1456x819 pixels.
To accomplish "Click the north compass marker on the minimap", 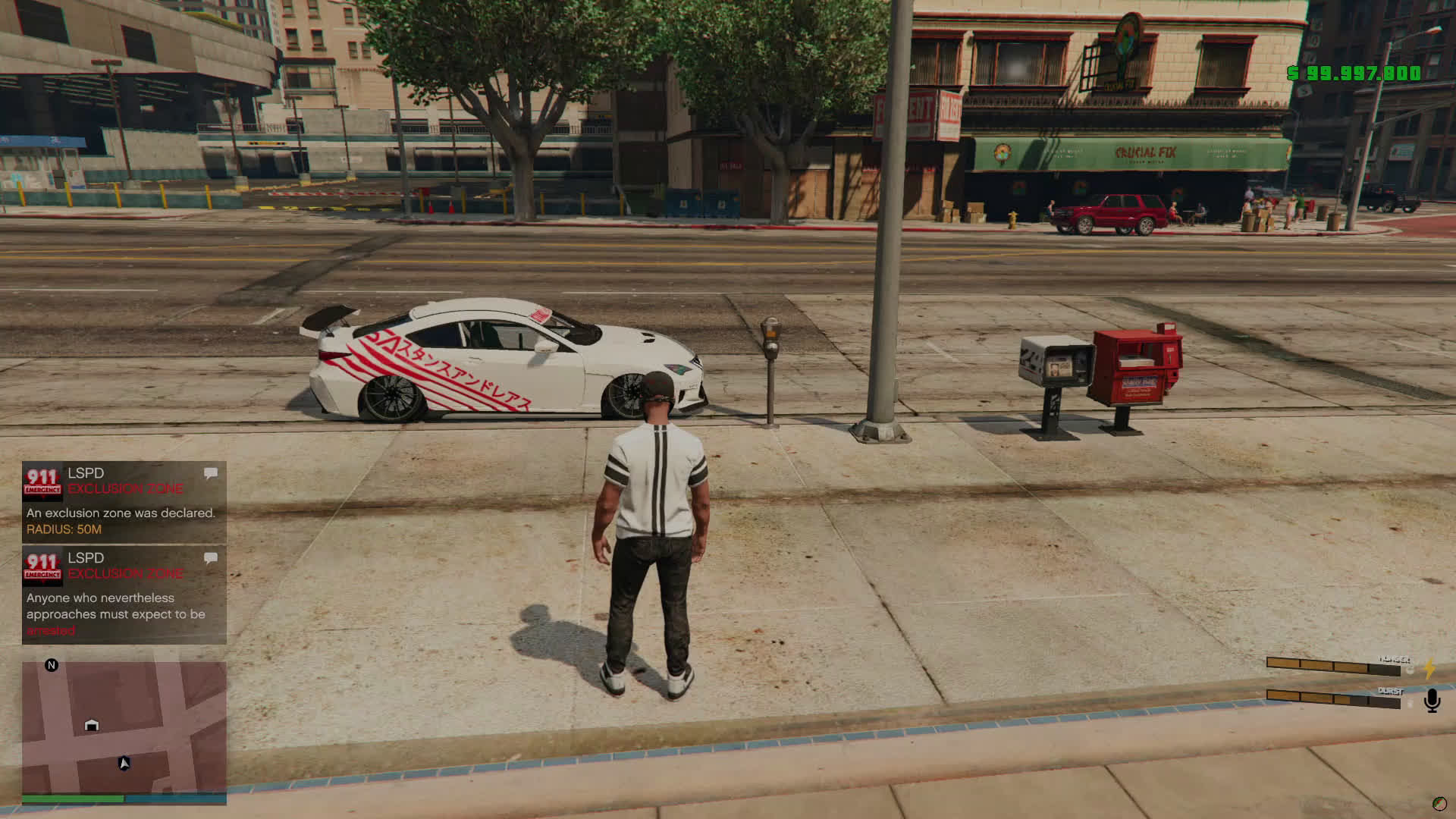I will click(x=52, y=665).
